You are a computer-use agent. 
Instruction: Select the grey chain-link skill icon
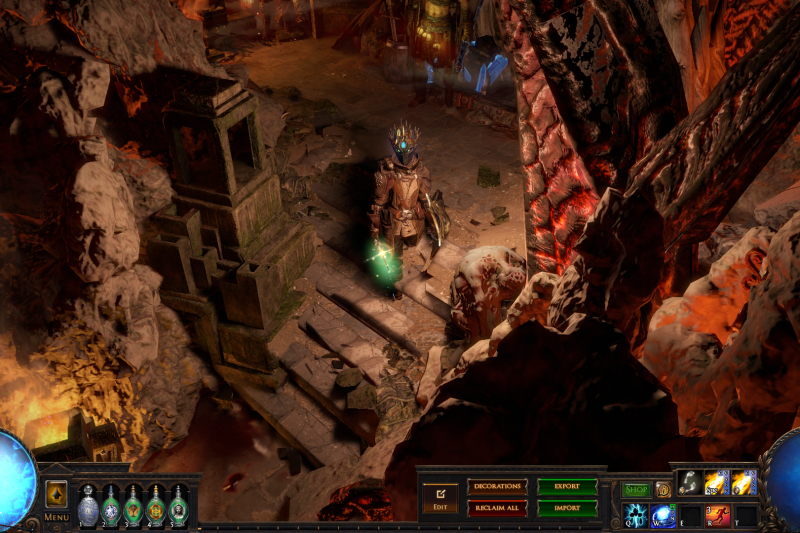pos(690,483)
